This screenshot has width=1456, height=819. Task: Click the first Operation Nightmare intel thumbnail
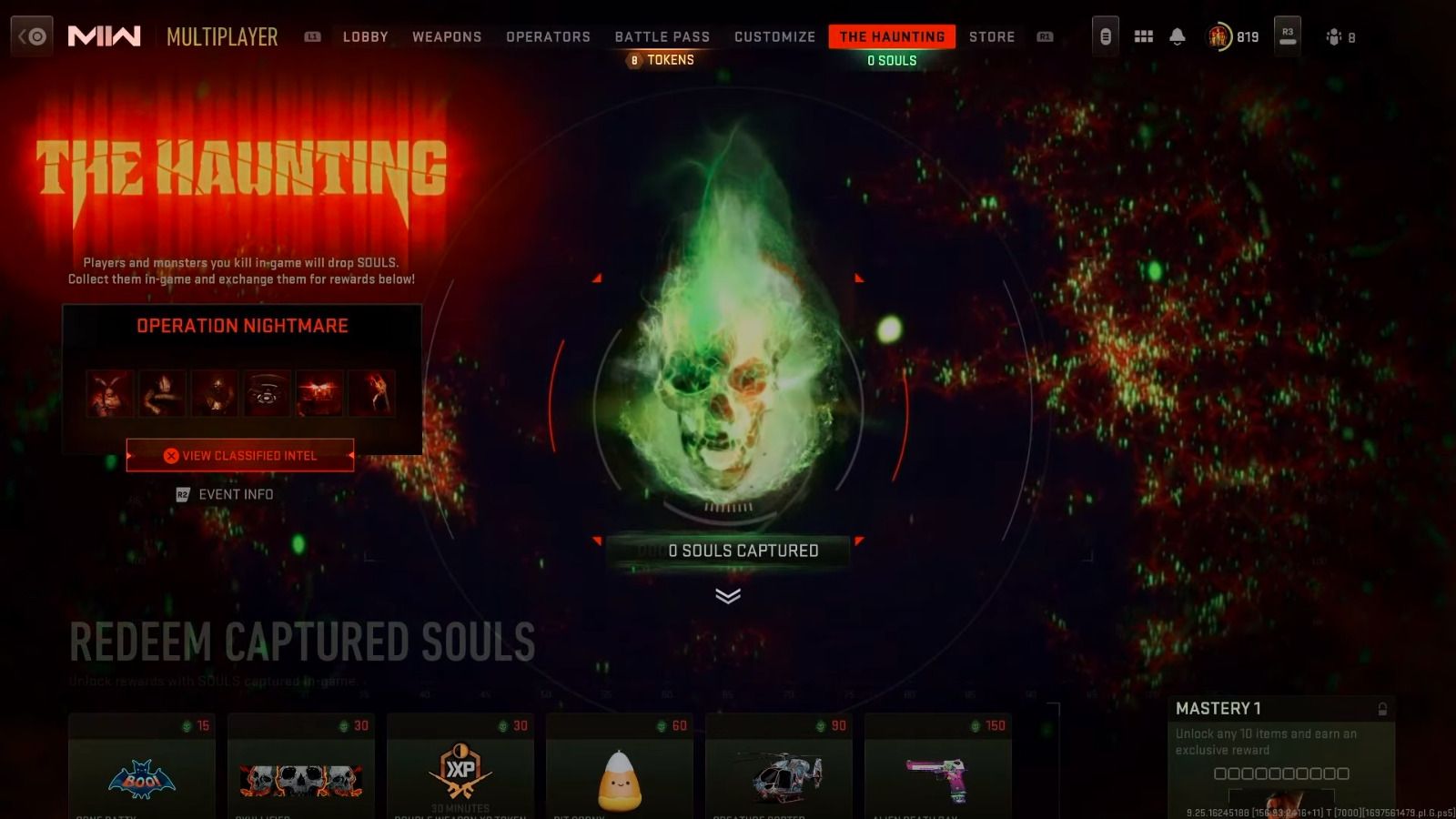point(110,393)
